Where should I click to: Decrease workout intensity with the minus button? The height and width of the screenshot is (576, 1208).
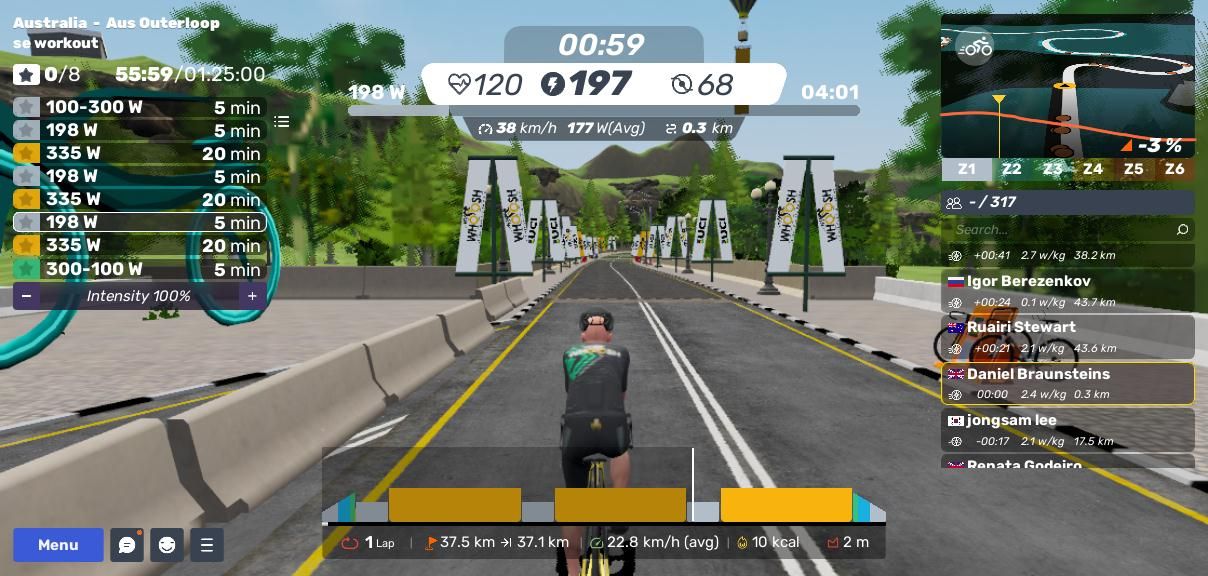[x=26, y=296]
